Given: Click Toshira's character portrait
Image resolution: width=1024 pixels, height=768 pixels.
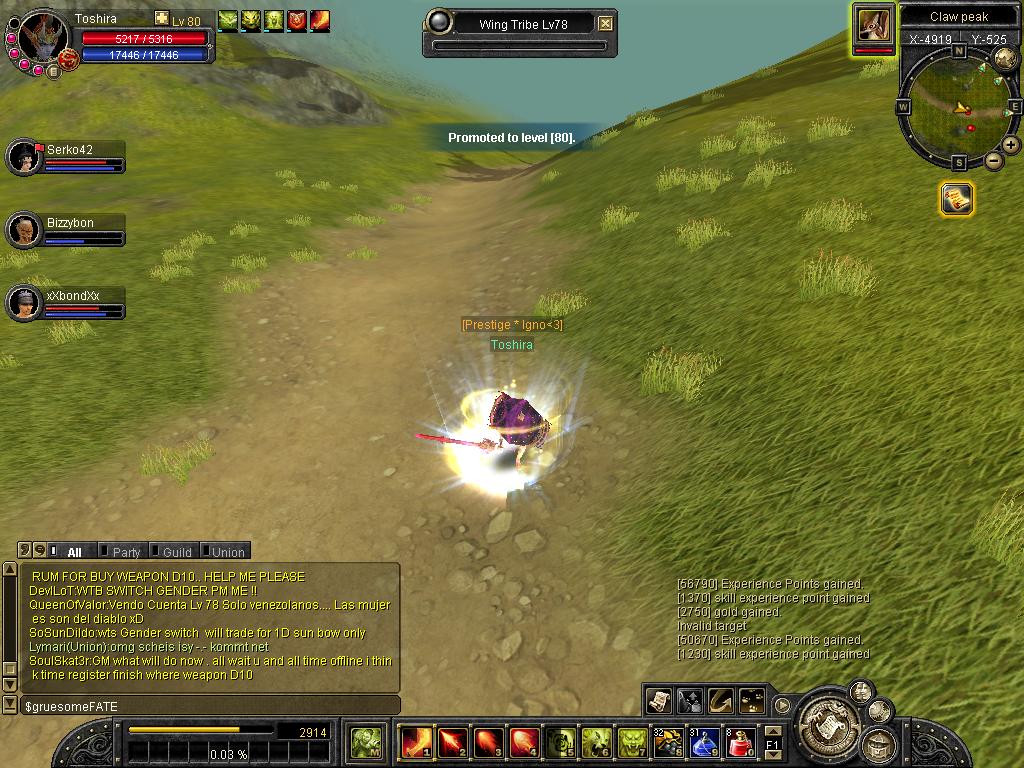Looking at the screenshot, I should point(42,40).
